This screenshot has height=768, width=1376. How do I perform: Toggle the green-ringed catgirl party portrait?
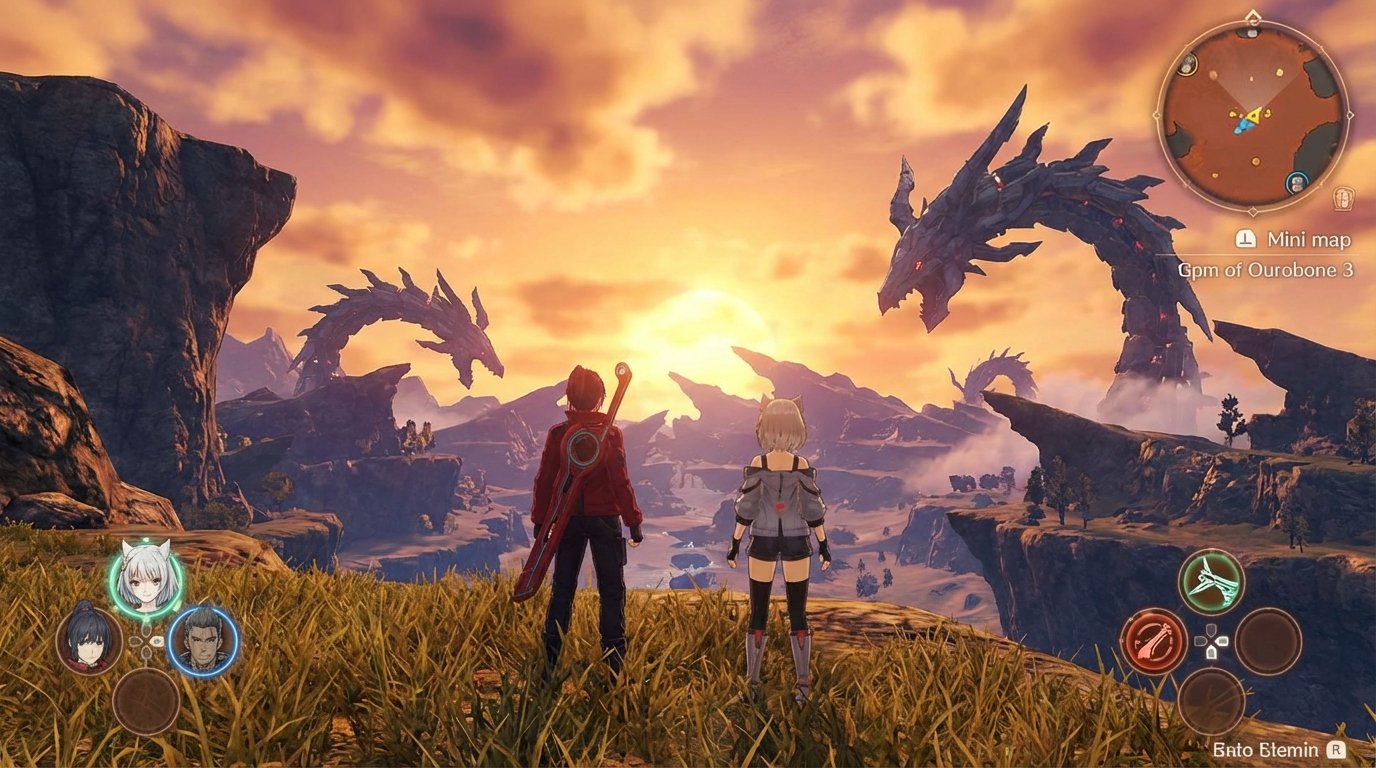[145, 583]
